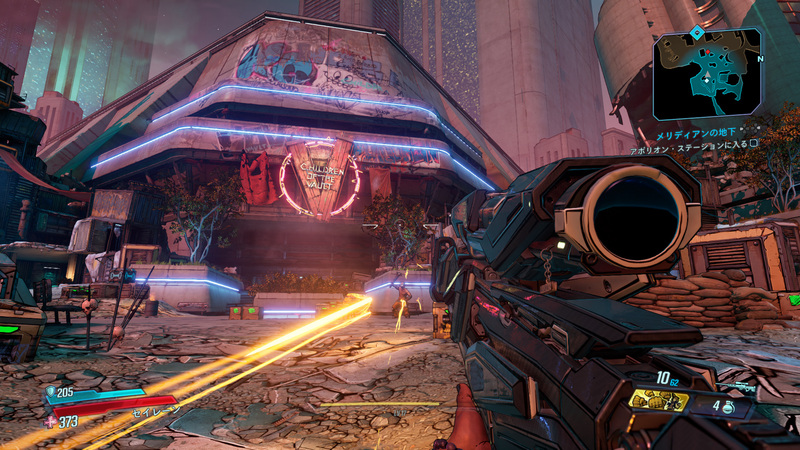800x450 pixels.
Task: Click the shield icon beside 205
Action: [52, 392]
